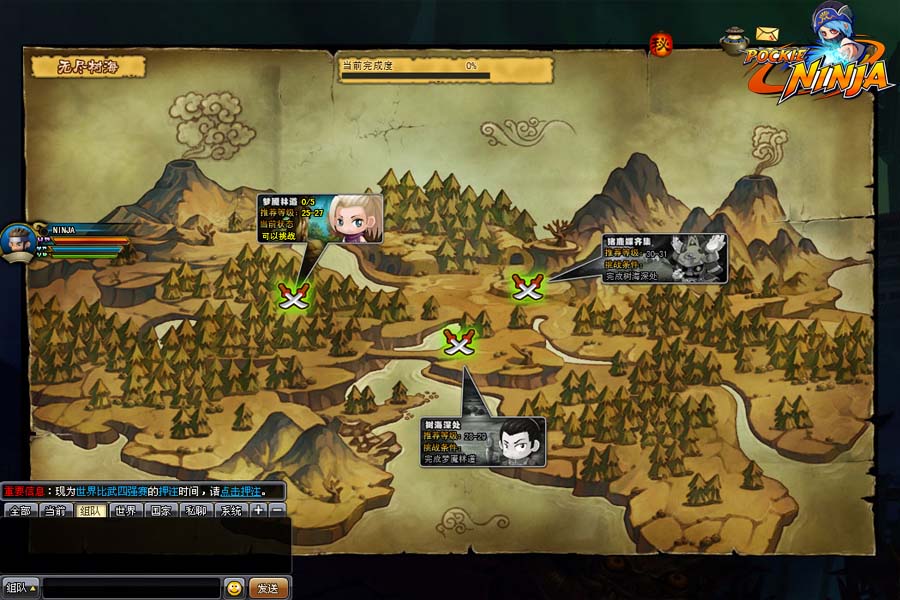Challenge the 梦魇林道 stage crossed-swords marker

pyautogui.click(x=294, y=295)
